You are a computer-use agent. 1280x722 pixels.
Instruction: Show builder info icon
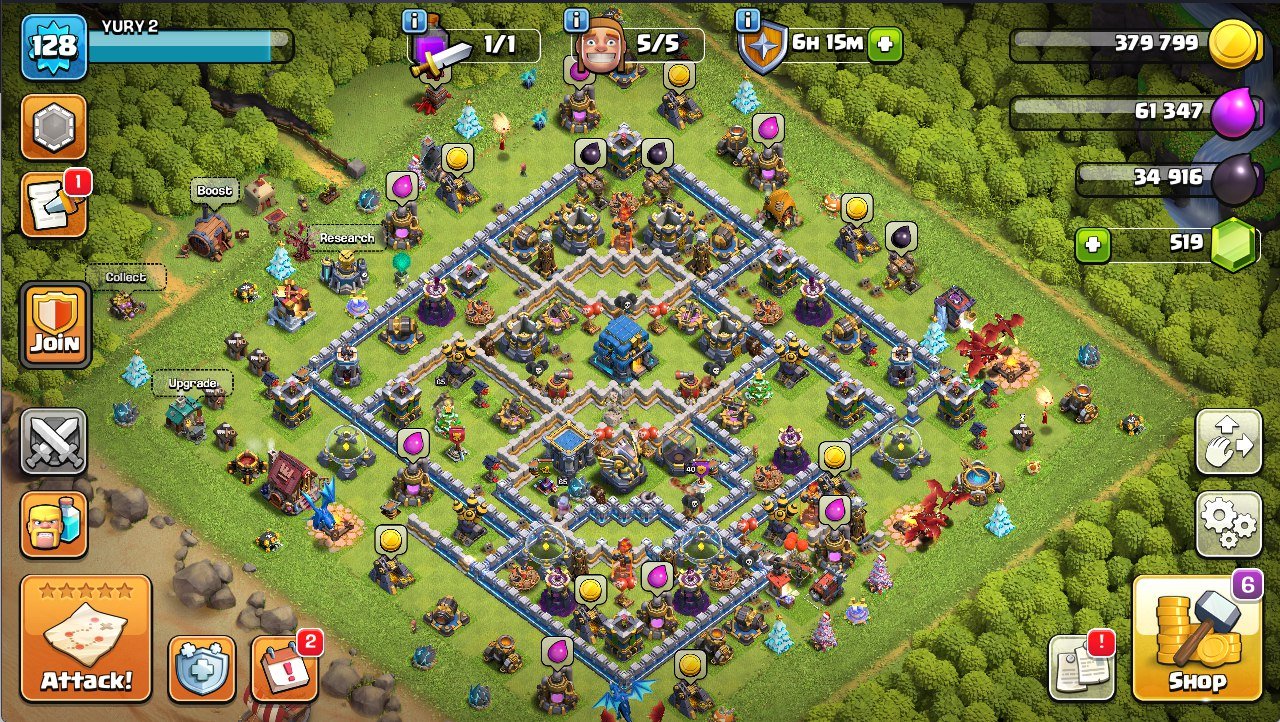577,20
